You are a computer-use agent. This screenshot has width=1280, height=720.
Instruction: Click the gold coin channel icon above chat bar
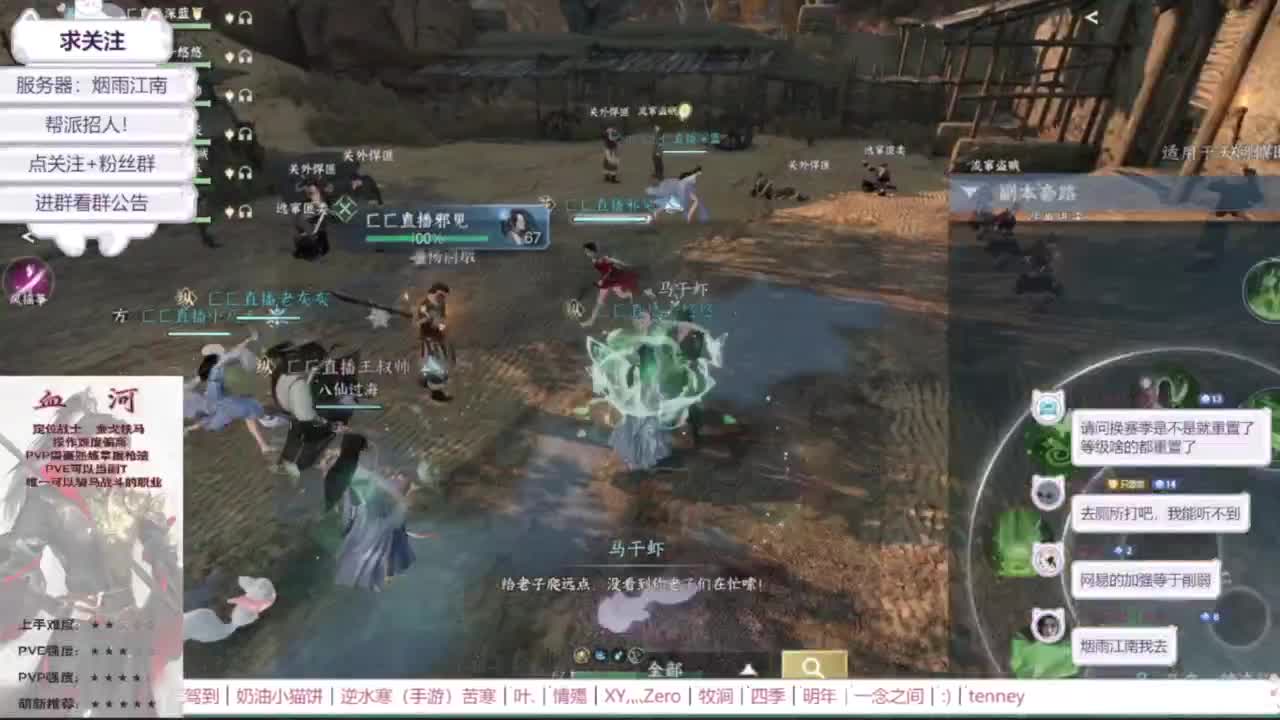click(x=582, y=656)
